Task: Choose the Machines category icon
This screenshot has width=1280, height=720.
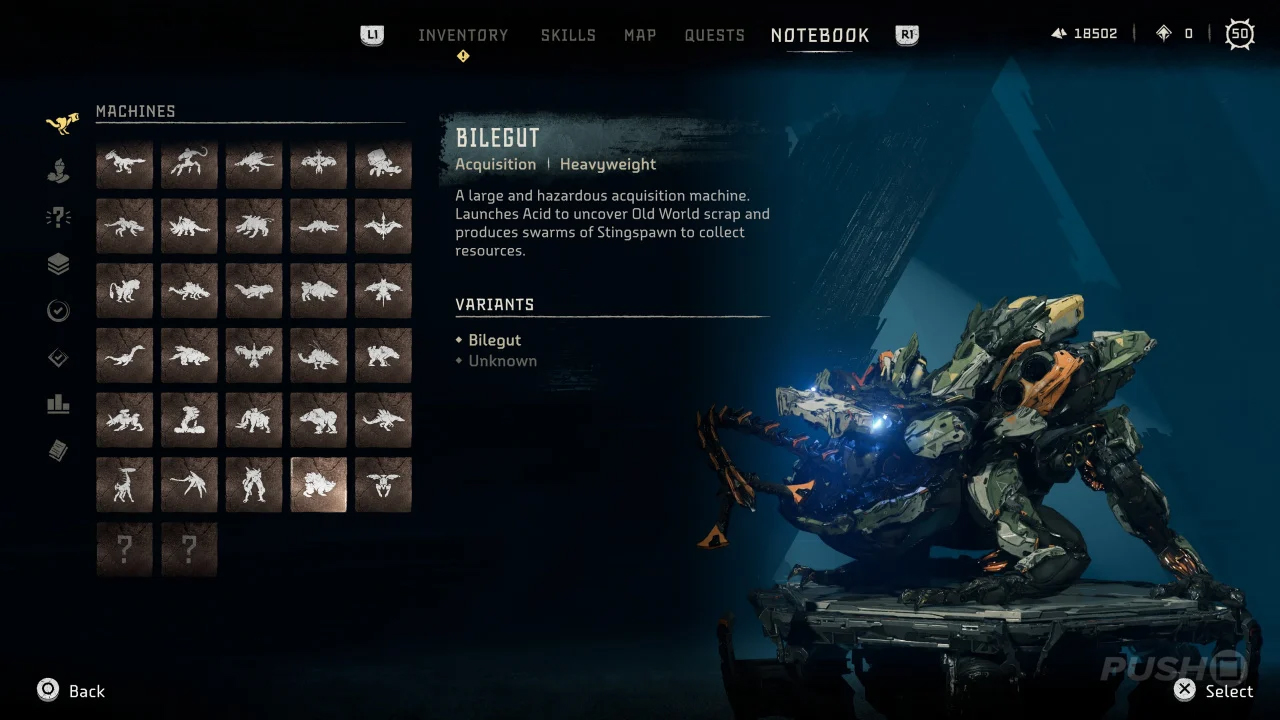Action: click(61, 124)
